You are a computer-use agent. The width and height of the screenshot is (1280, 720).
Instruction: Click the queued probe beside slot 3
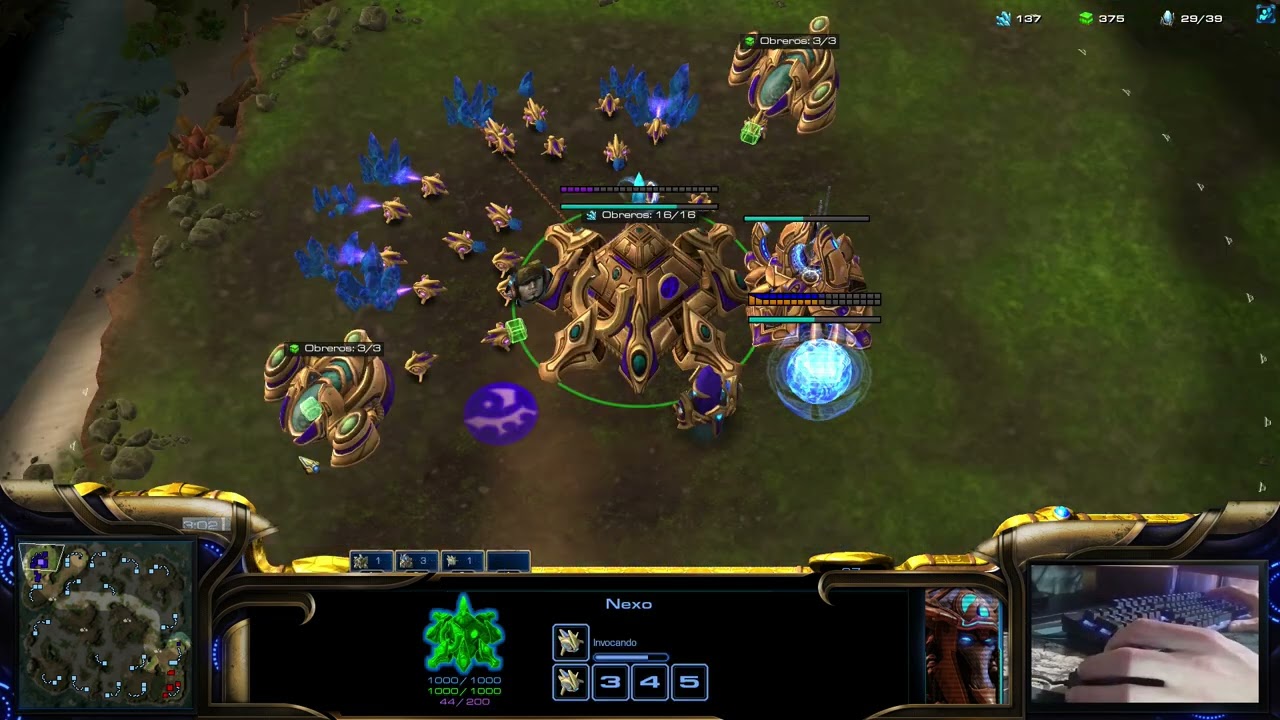[x=571, y=682]
